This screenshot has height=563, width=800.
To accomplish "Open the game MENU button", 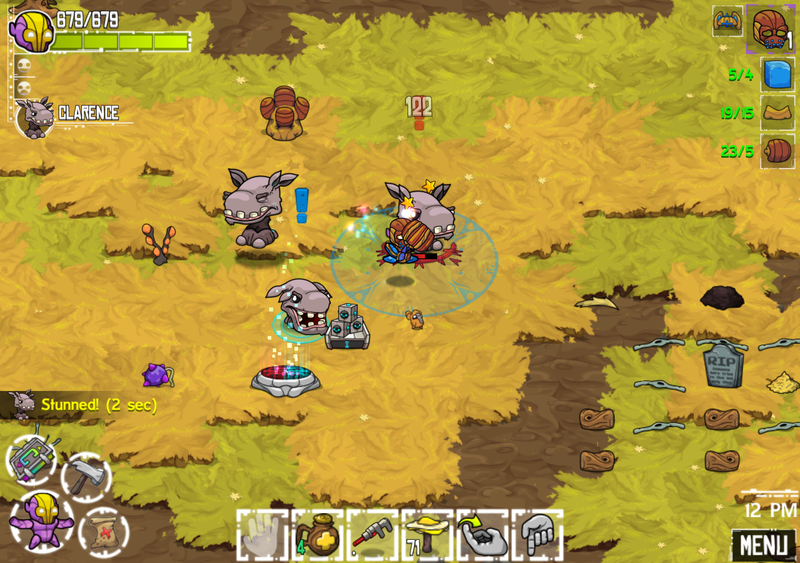I will pos(763,545).
